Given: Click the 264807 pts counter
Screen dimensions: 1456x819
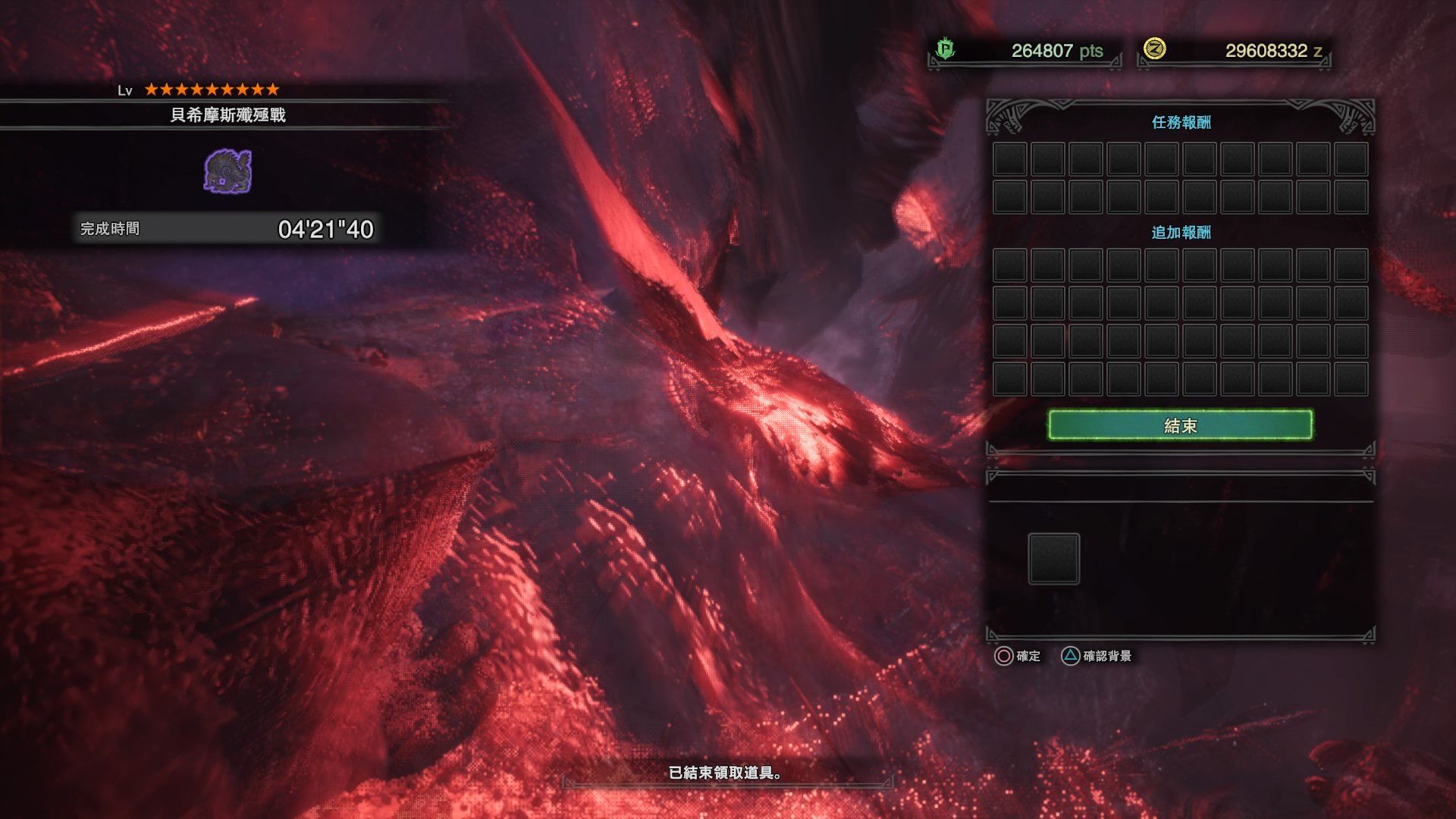Looking at the screenshot, I should tap(1040, 51).
